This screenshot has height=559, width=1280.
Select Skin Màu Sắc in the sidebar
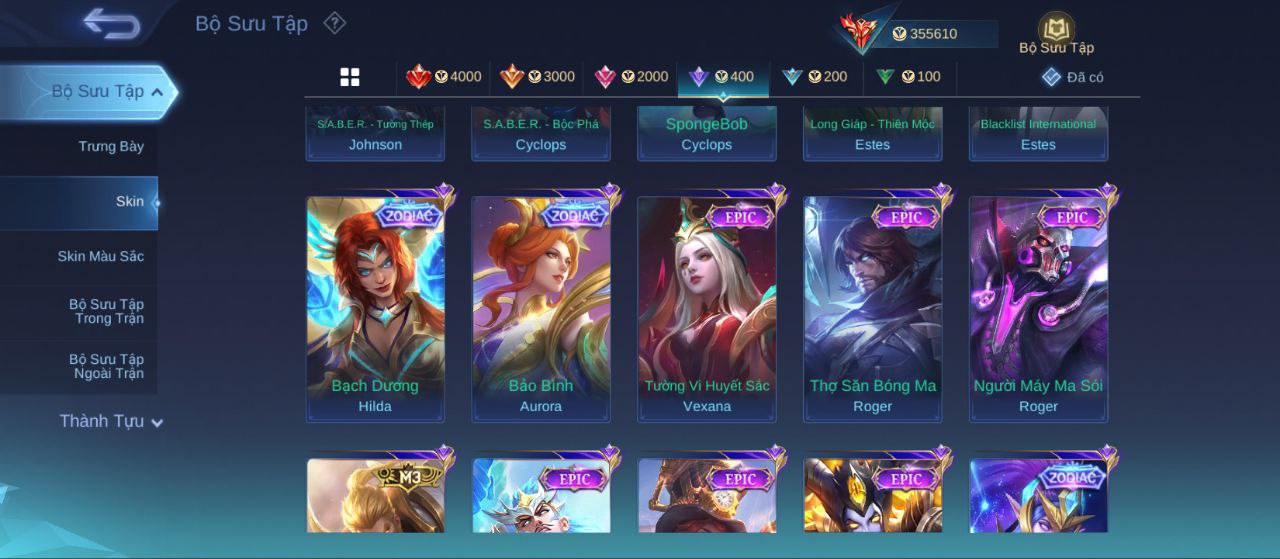point(100,257)
